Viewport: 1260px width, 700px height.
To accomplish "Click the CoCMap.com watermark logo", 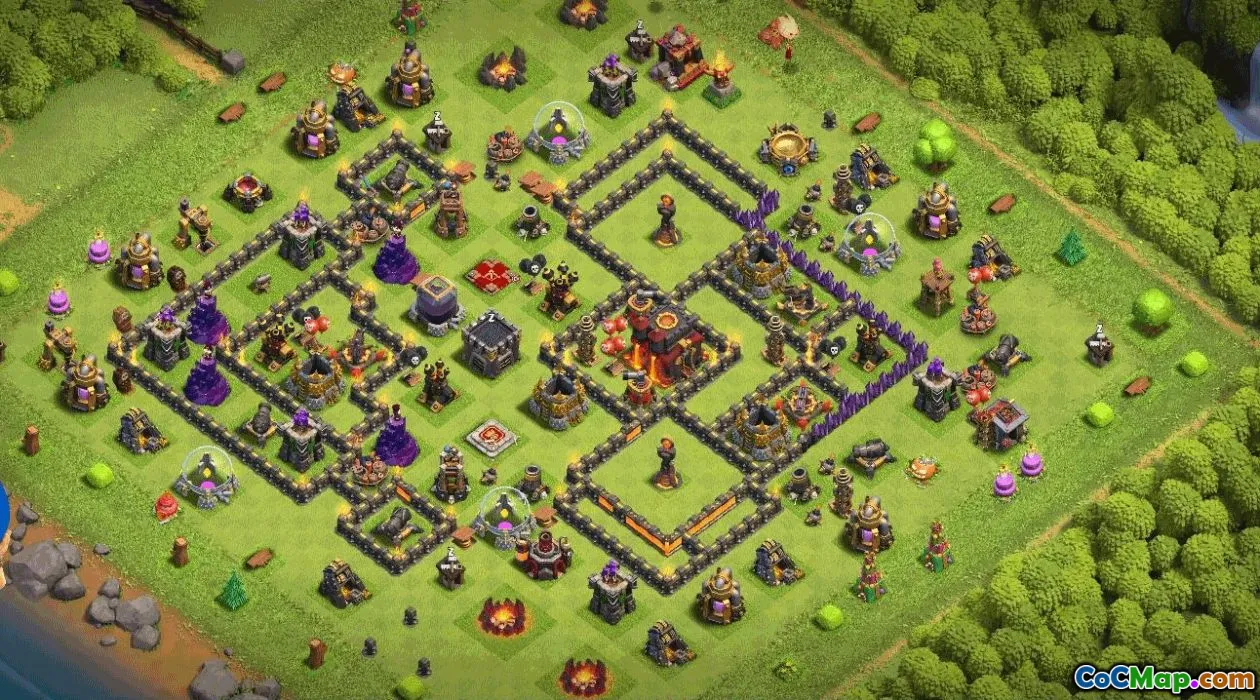I will click(1164, 679).
